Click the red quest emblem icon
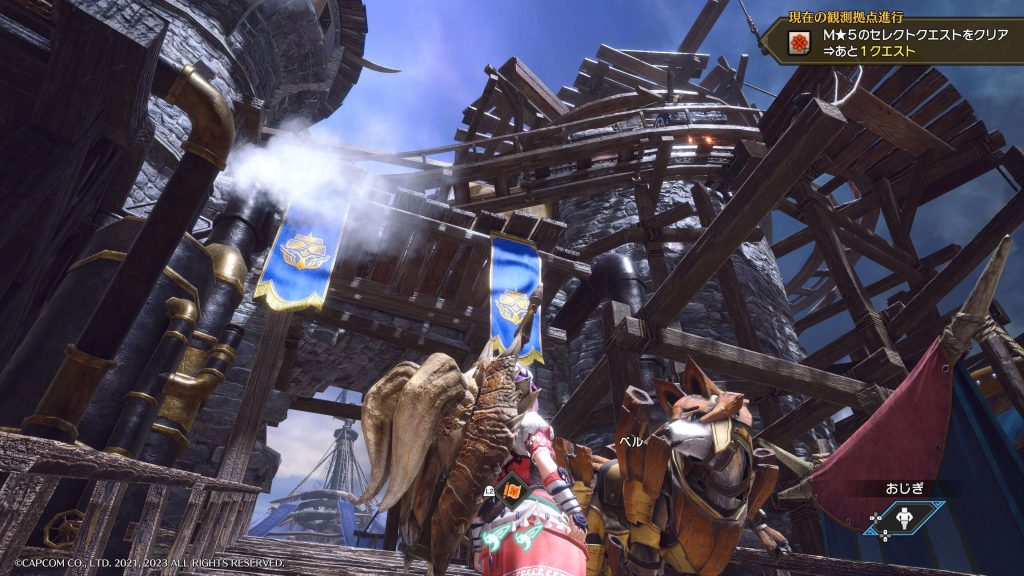Image resolution: width=1024 pixels, height=576 pixels. click(798, 43)
